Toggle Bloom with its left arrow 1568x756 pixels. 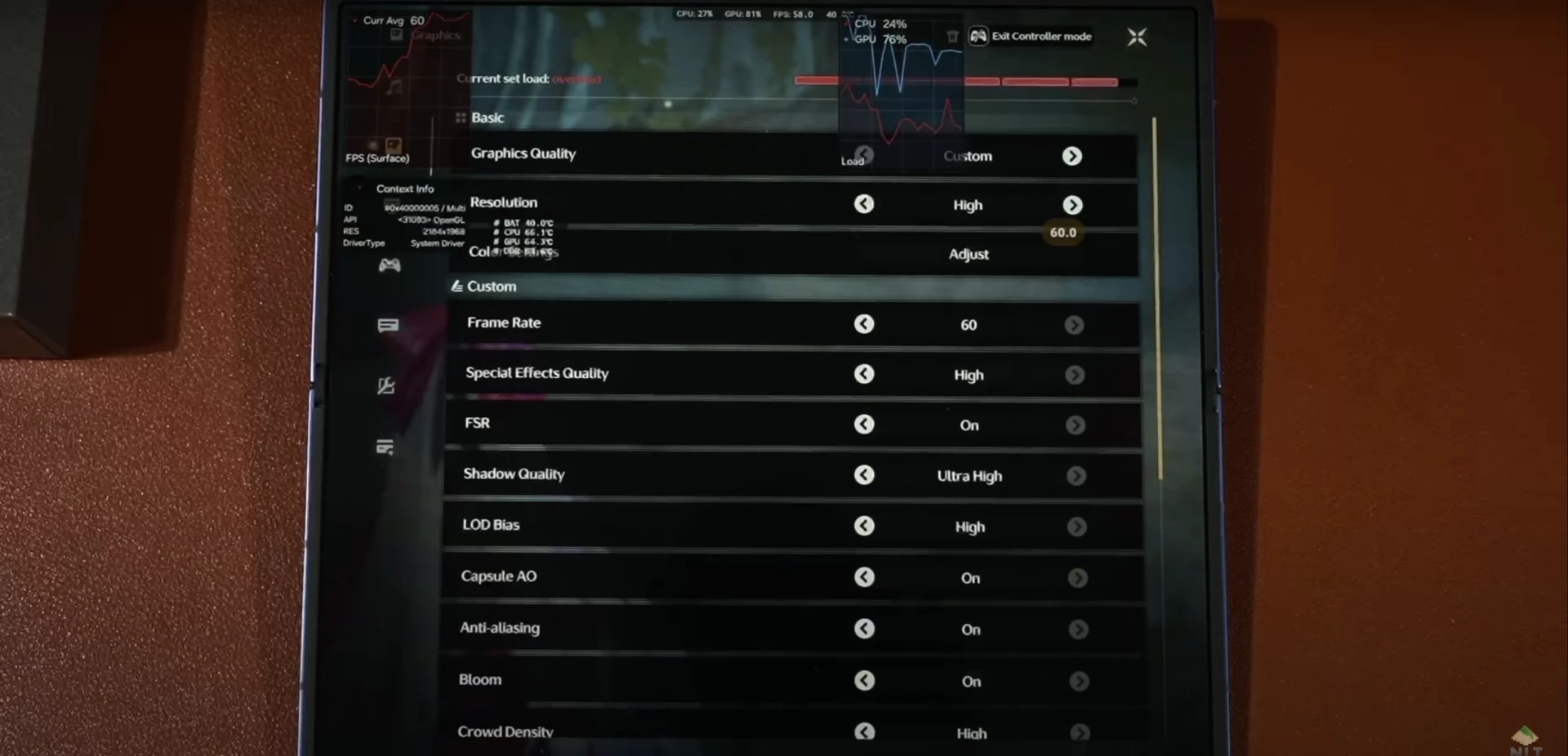[x=864, y=680]
